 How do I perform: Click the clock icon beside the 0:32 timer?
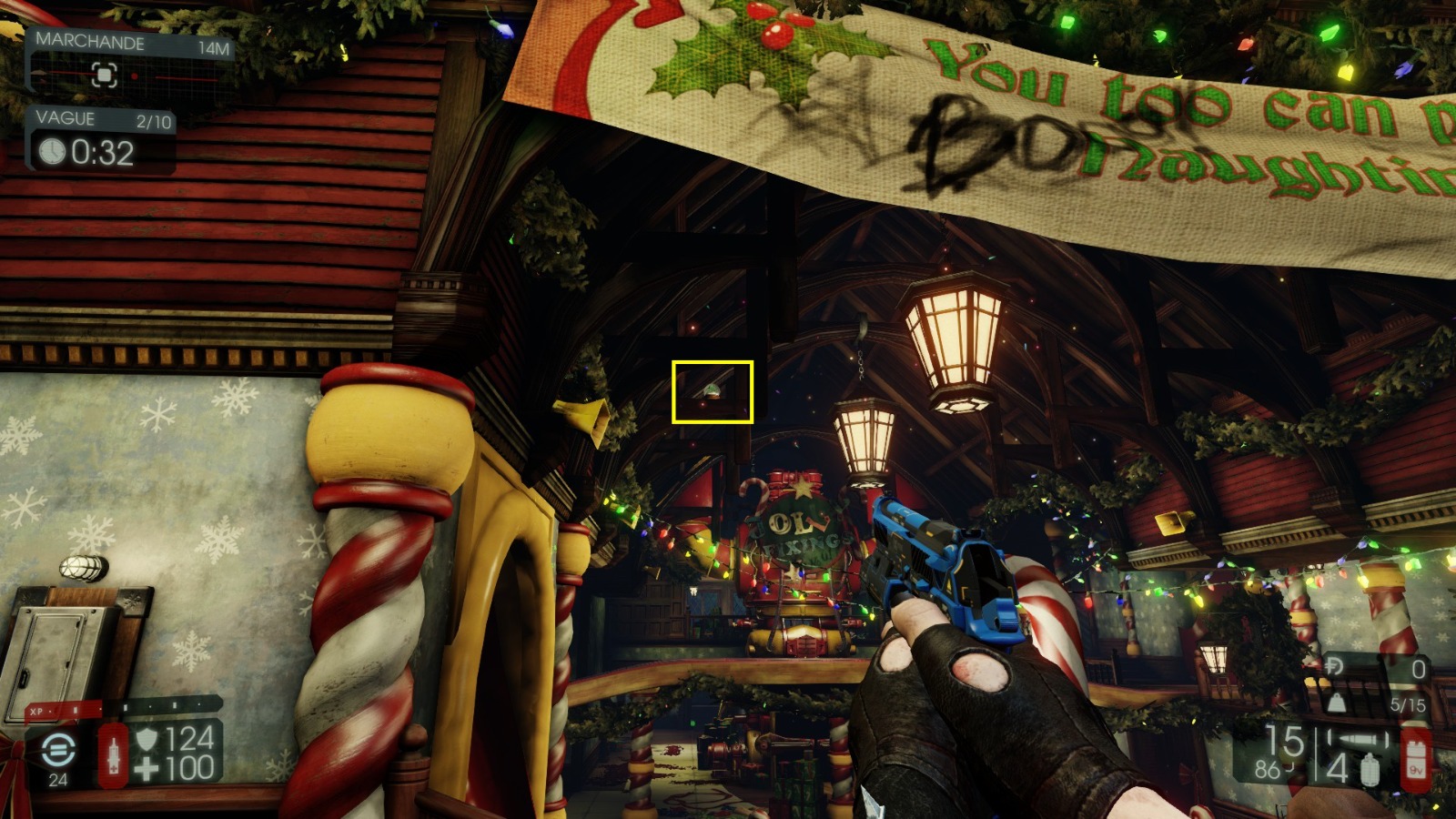pyautogui.click(x=52, y=151)
